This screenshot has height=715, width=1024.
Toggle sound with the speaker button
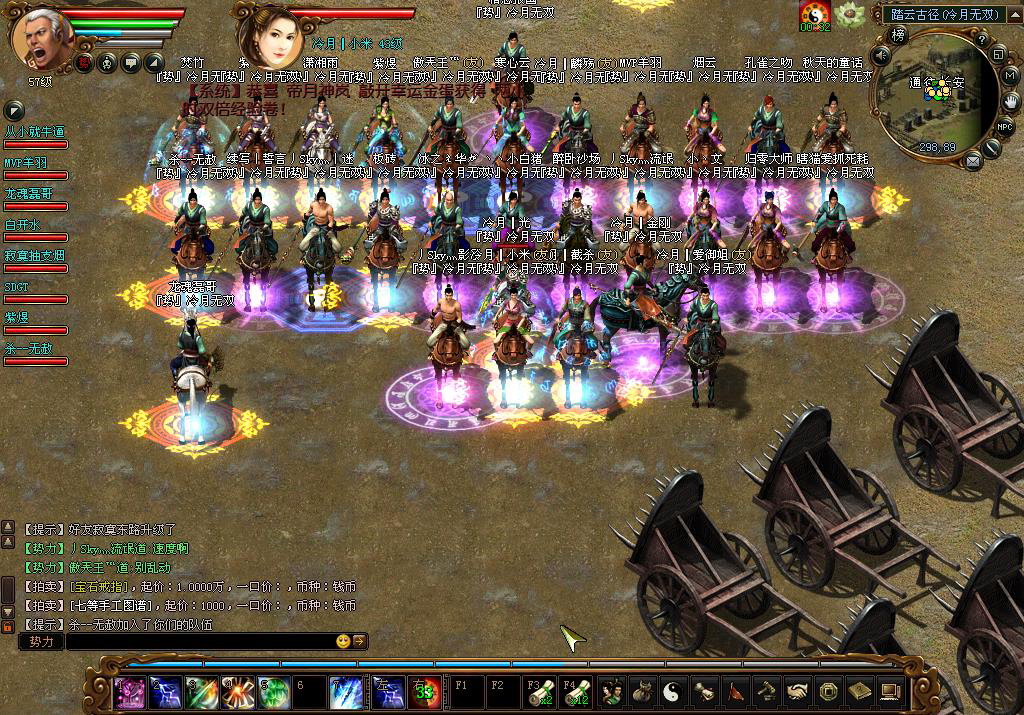(879, 56)
